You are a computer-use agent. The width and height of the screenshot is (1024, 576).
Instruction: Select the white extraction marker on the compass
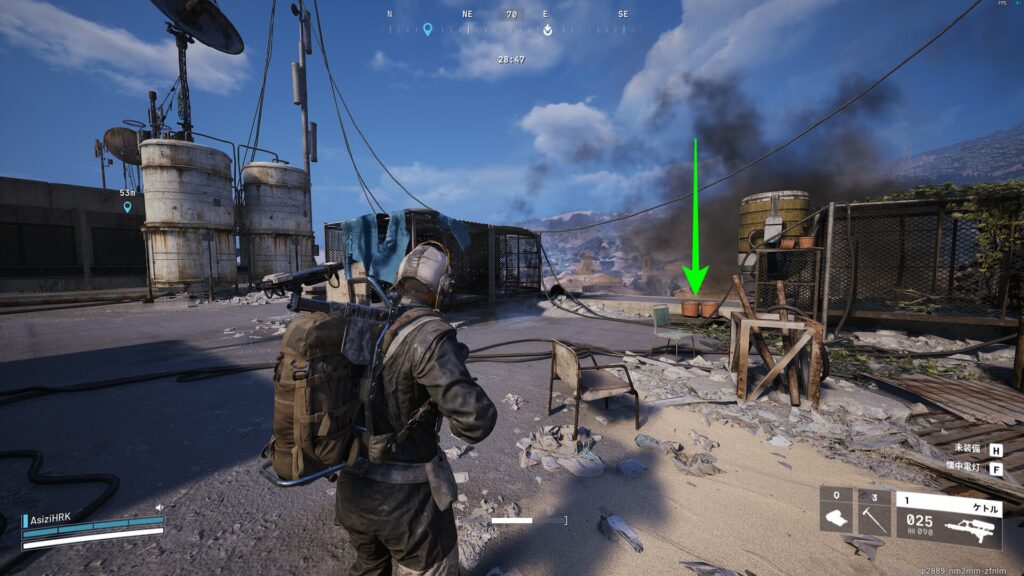point(547,30)
